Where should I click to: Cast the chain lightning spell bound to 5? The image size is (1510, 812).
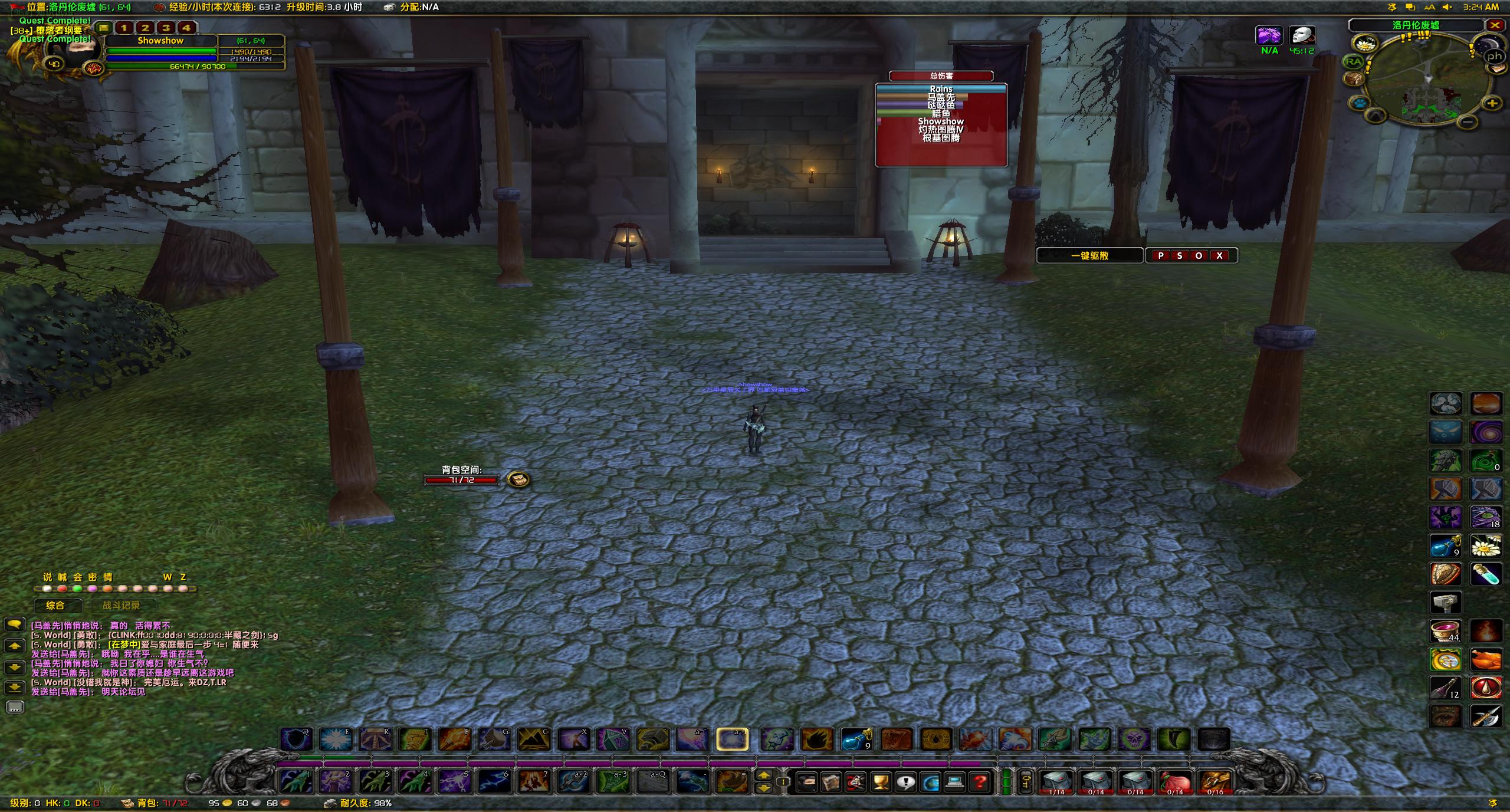tap(454, 782)
